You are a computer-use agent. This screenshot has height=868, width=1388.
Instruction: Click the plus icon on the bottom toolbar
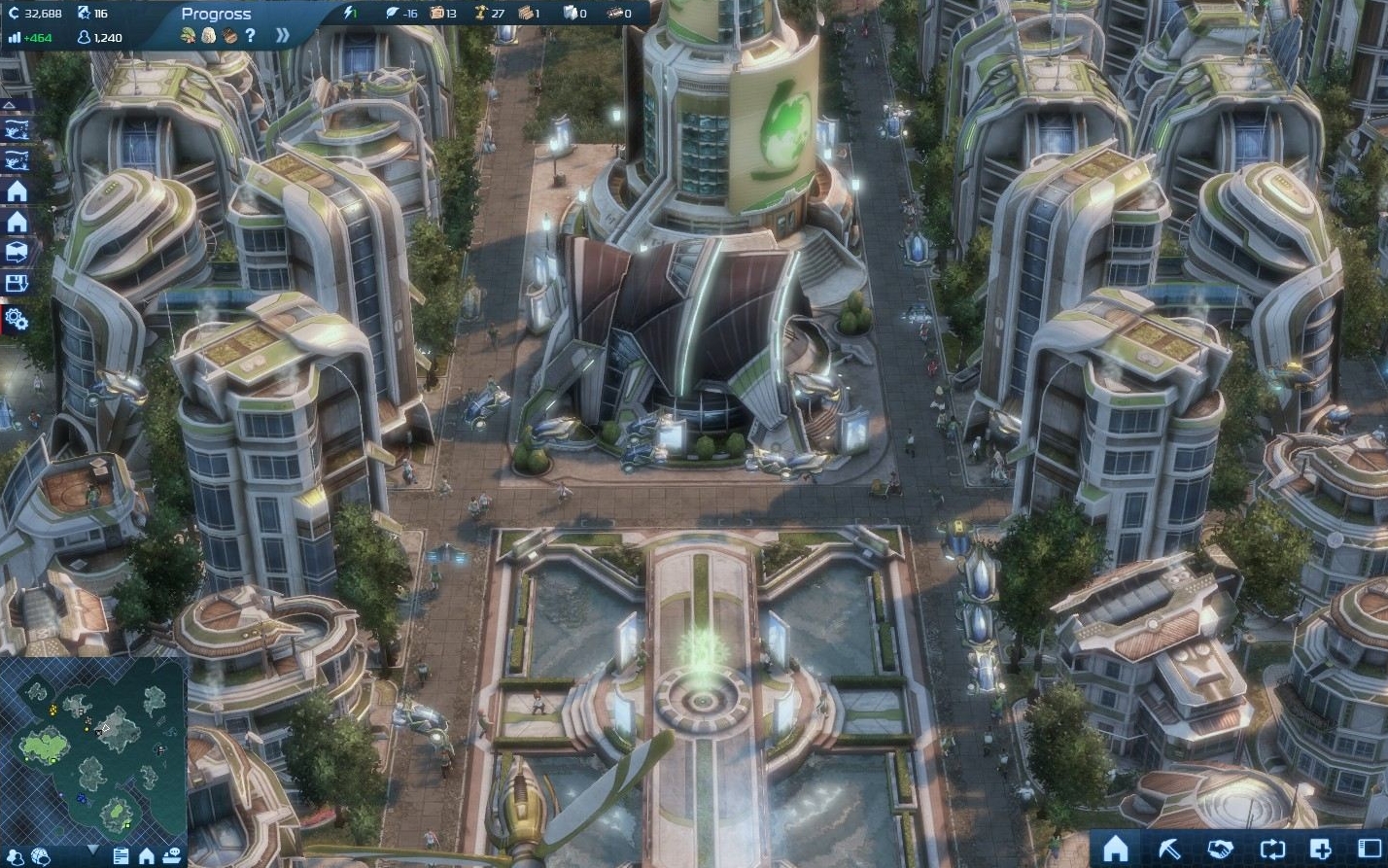point(1320,848)
